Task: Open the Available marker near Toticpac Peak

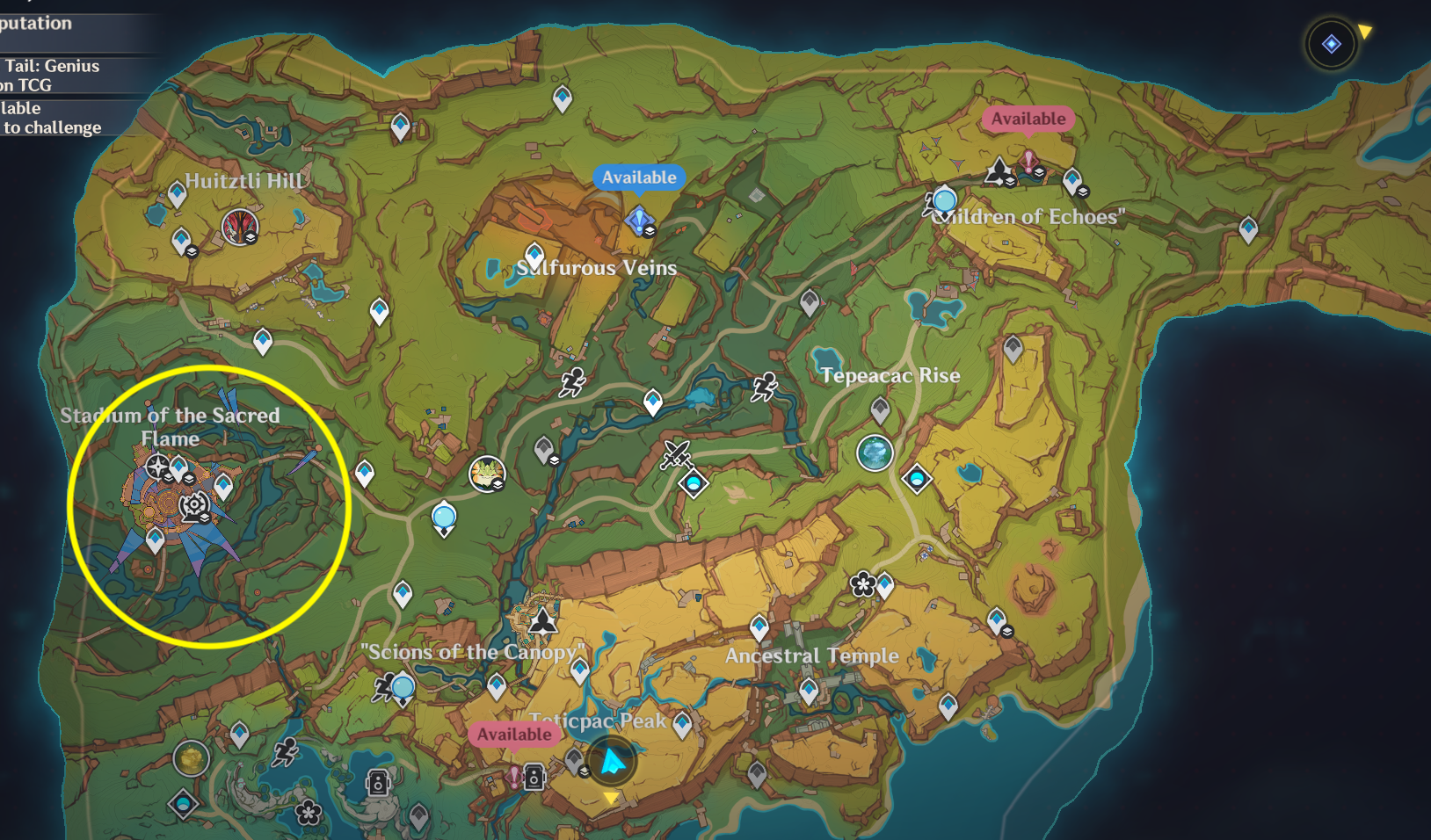Action: (x=513, y=735)
